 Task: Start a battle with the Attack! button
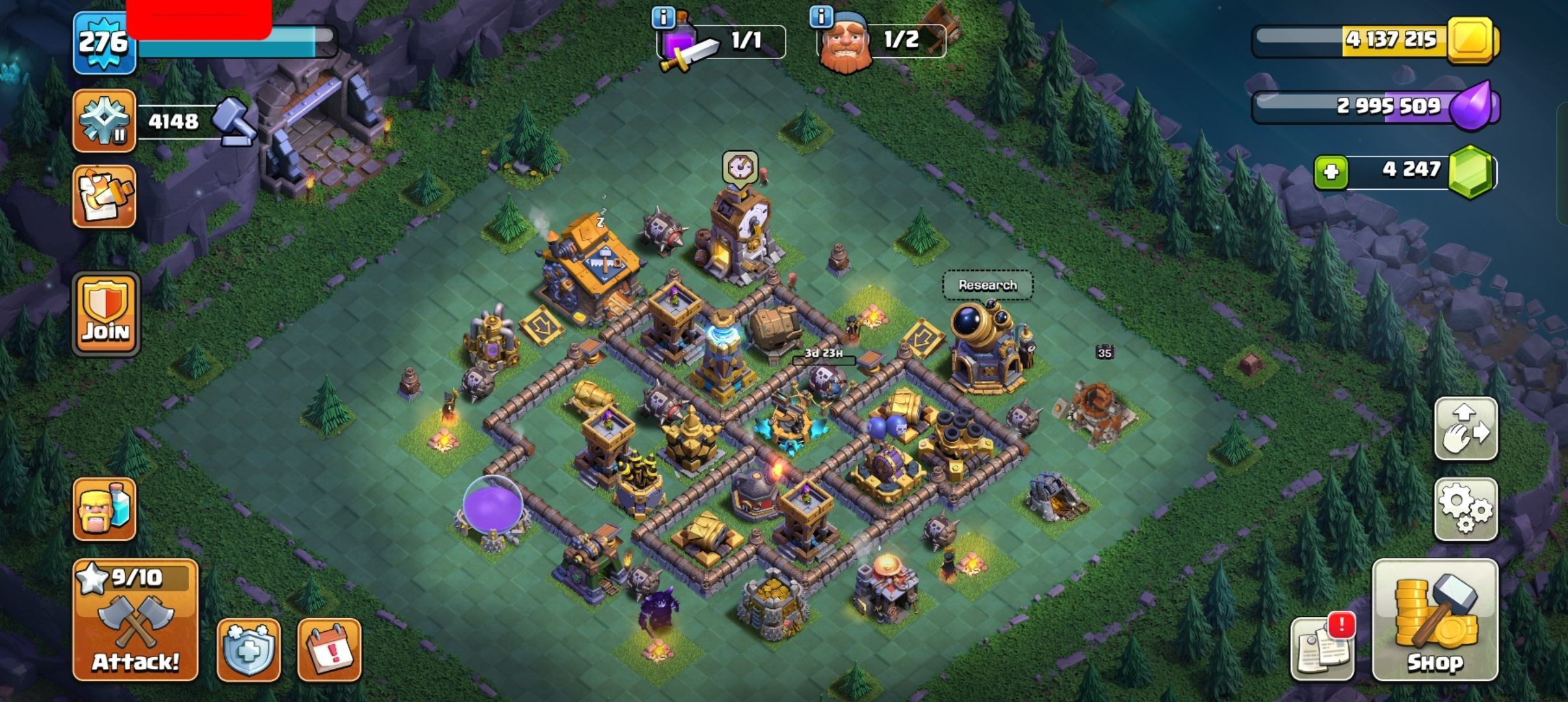(135, 619)
